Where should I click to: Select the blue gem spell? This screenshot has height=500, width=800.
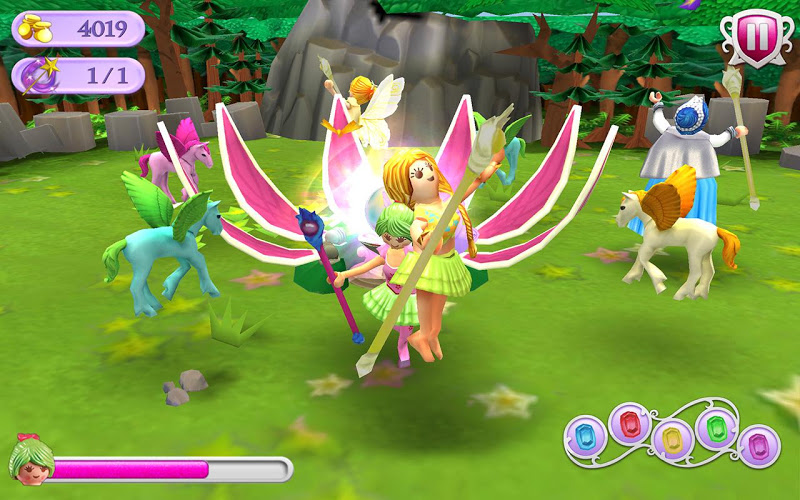point(585,435)
